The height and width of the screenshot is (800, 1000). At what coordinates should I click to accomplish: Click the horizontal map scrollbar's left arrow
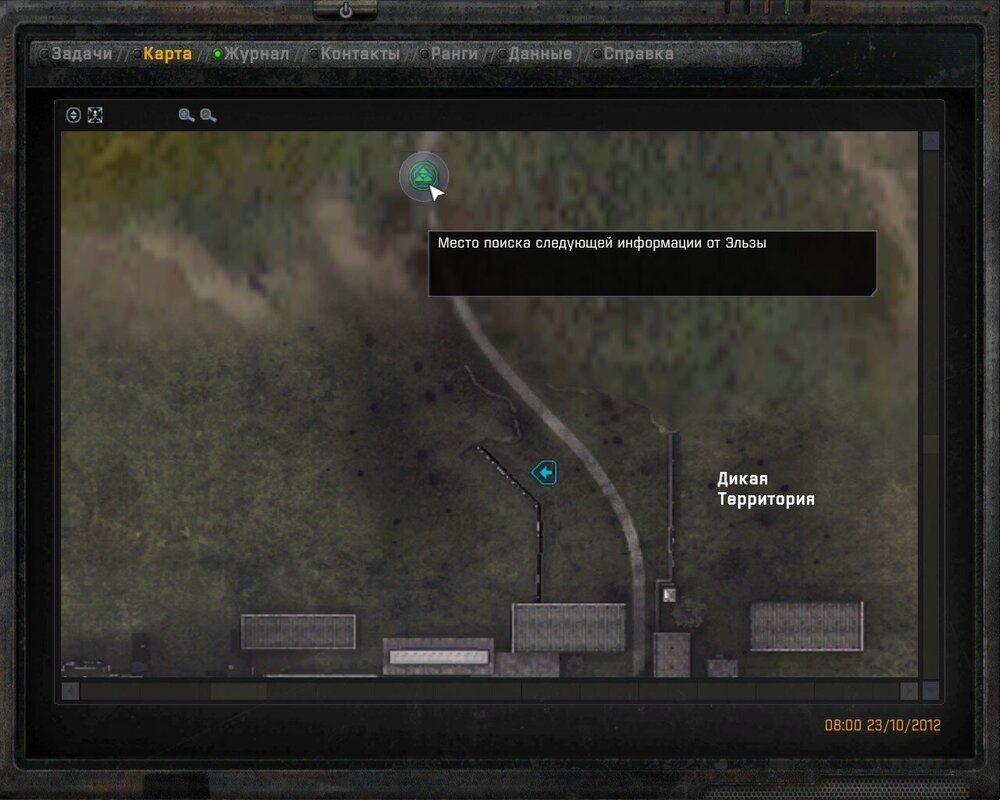click(x=70, y=691)
